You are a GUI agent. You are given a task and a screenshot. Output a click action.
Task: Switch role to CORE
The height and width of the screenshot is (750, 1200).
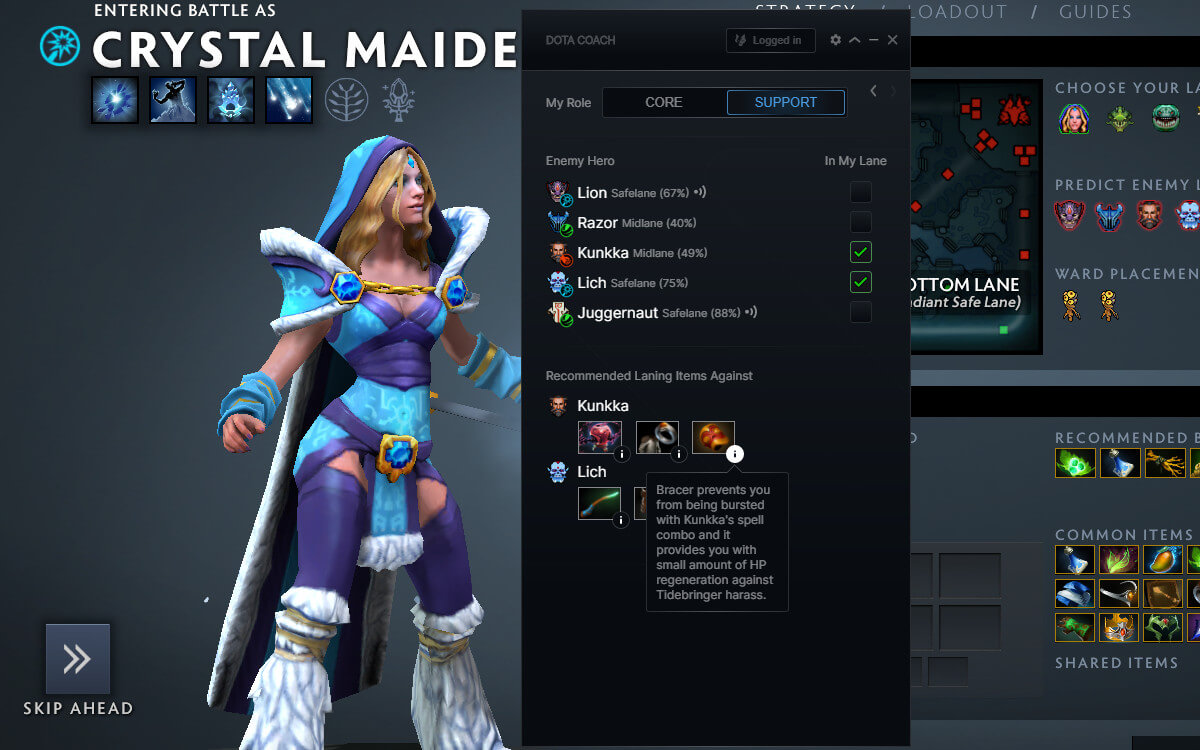click(x=664, y=102)
